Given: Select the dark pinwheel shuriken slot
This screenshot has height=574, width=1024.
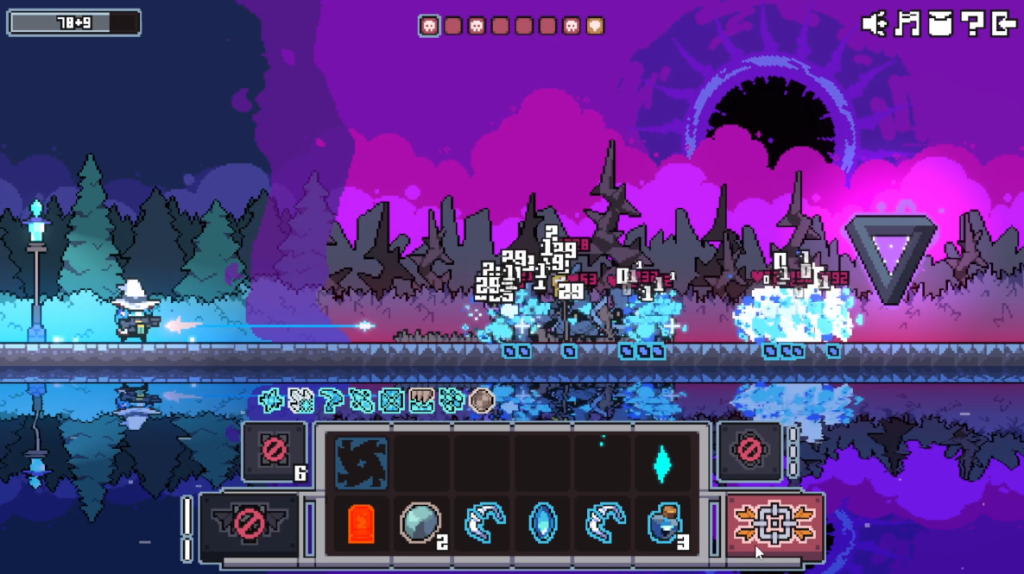Looking at the screenshot, I should 361,462.
